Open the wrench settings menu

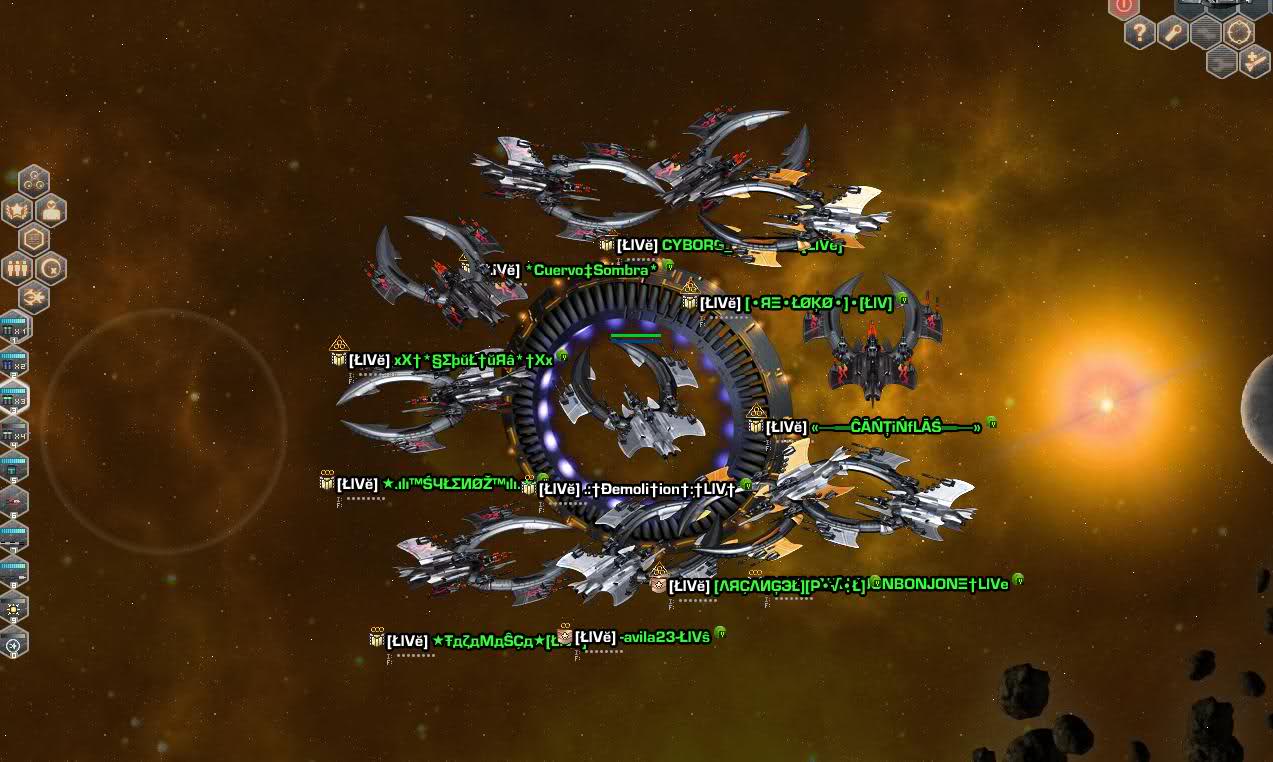click(x=1173, y=33)
